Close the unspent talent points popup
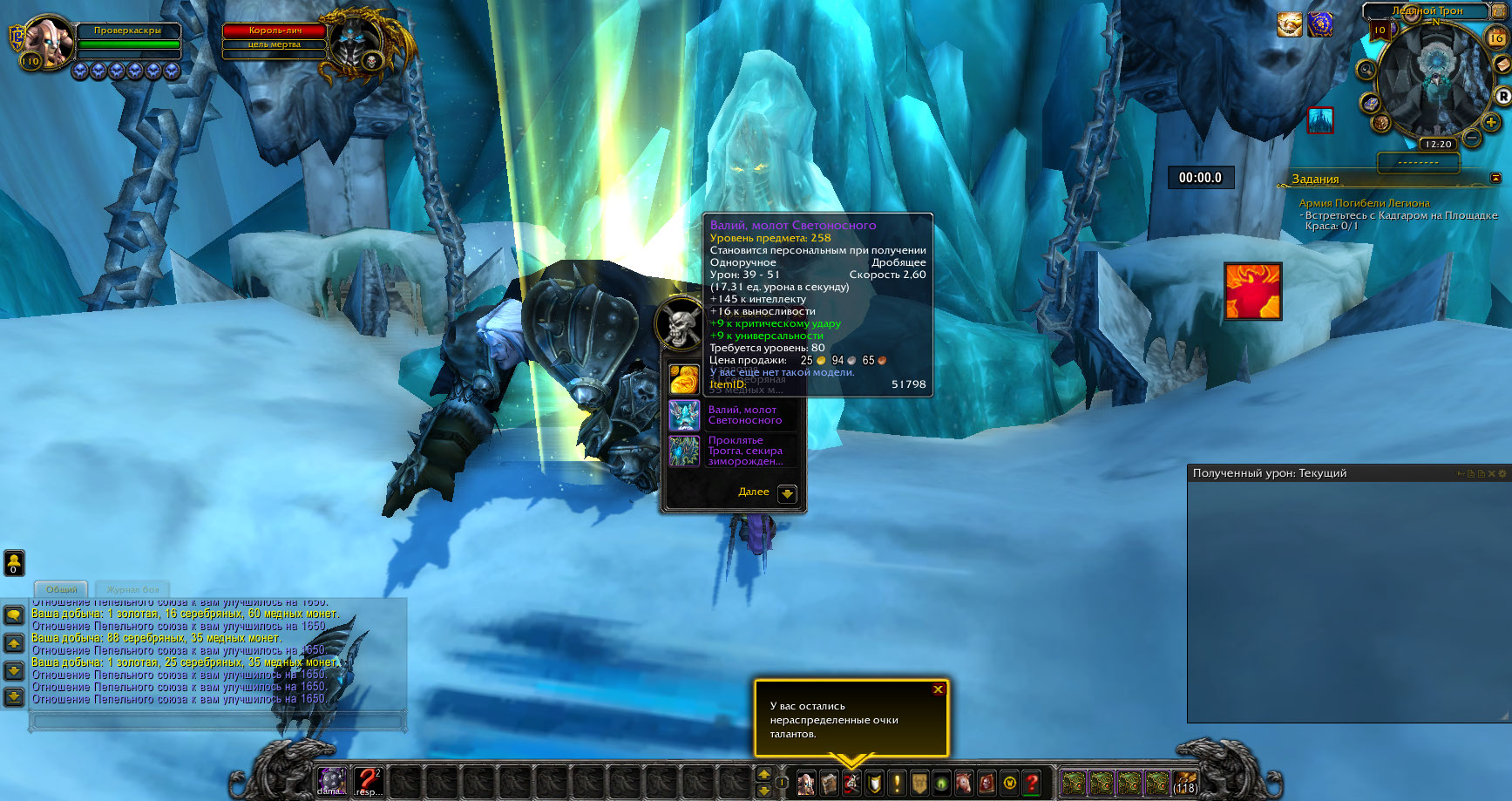 [x=938, y=689]
